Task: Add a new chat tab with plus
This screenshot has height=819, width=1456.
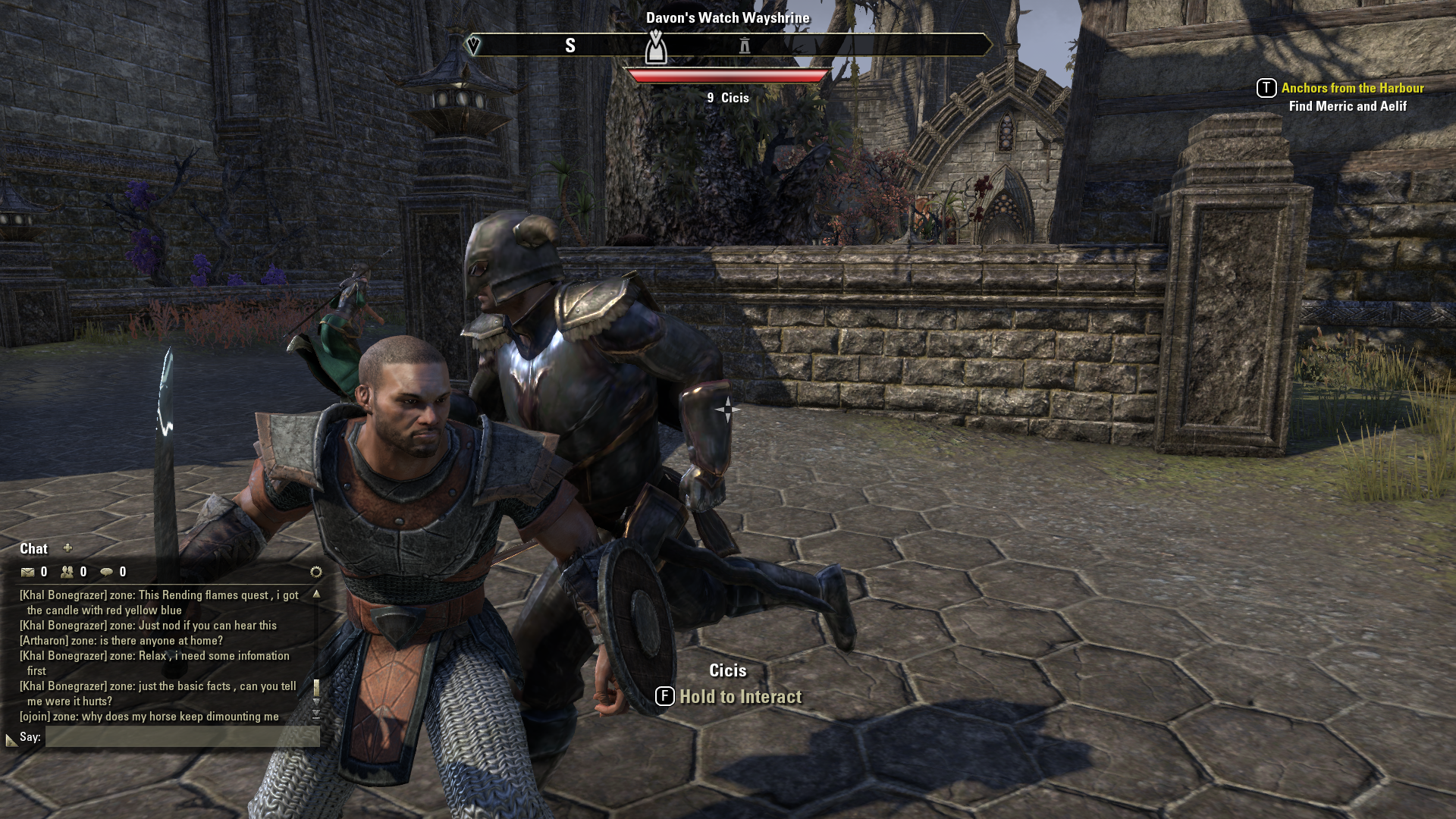Action: pos(67,548)
